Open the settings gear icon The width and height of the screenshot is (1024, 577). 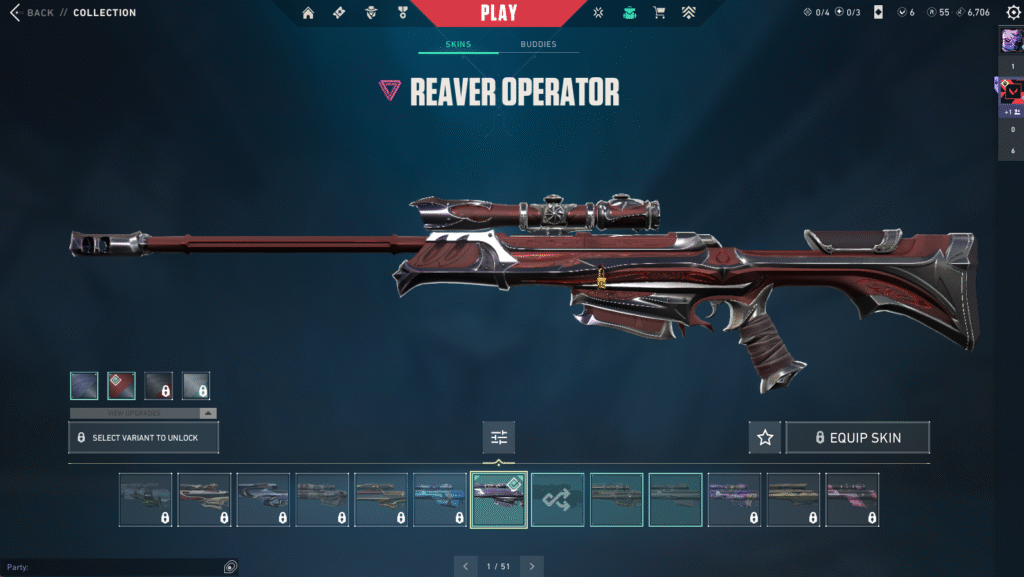(1012, 13)
